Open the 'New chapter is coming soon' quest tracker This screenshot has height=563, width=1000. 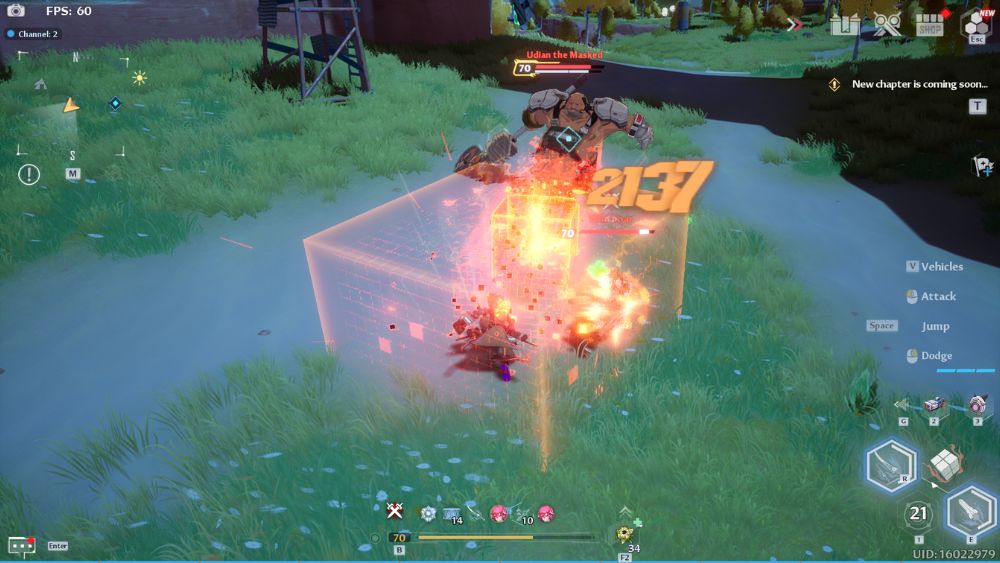point(918,84)
